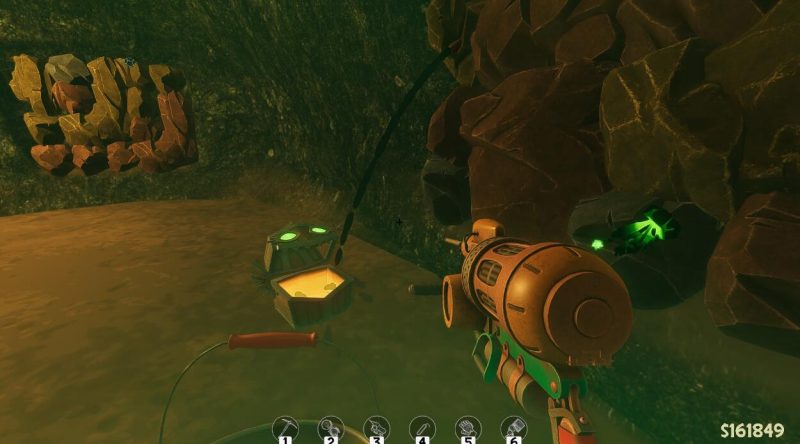Select the pickaxe in hotbar slot 1
Image resolution: width=800 pixels, height=444 pixels.
[x=284, y=428]
